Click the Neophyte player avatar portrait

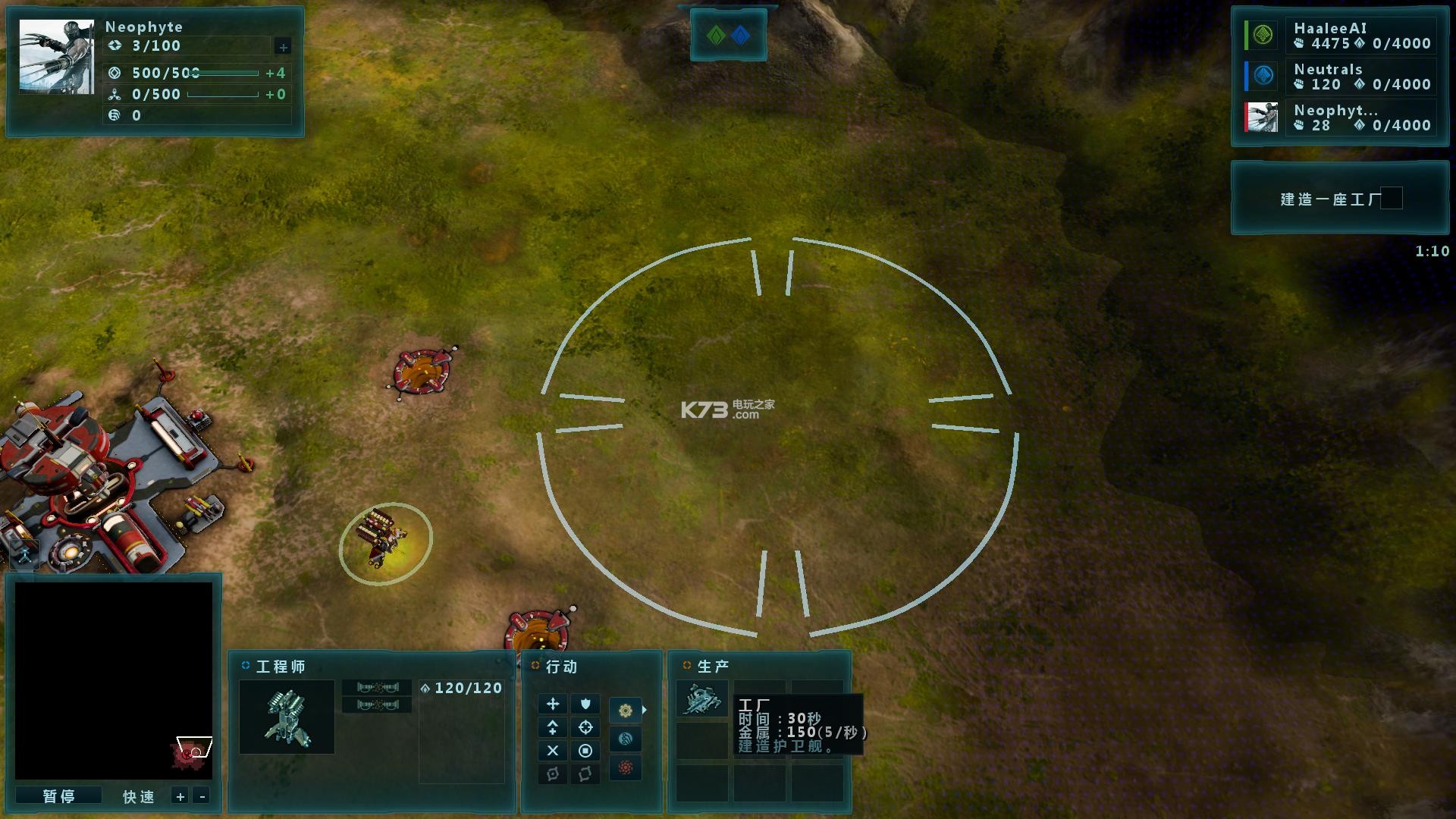pos(57,57)
